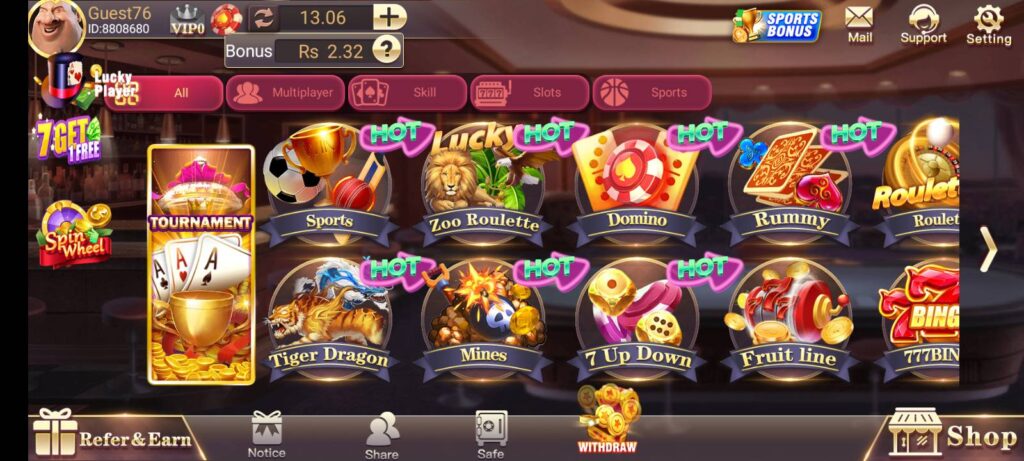Screen dimensions: 1024x461
Task: Open the Refer & Earn page
Action: pos(112,437)
